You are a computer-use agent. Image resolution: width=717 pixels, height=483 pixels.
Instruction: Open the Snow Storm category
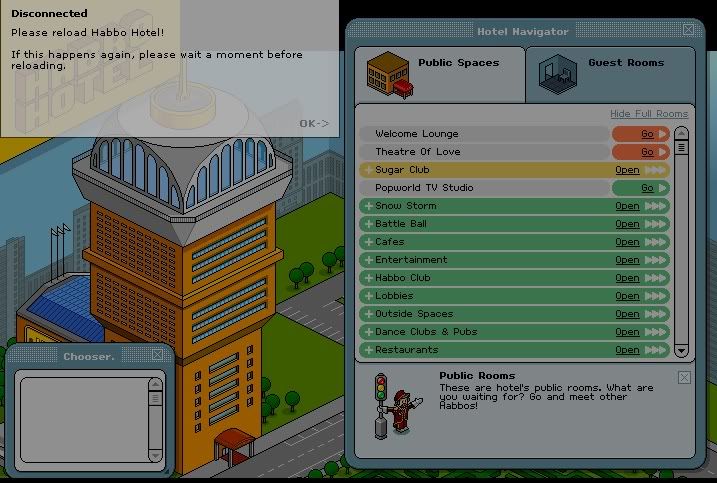pos(627,206)
